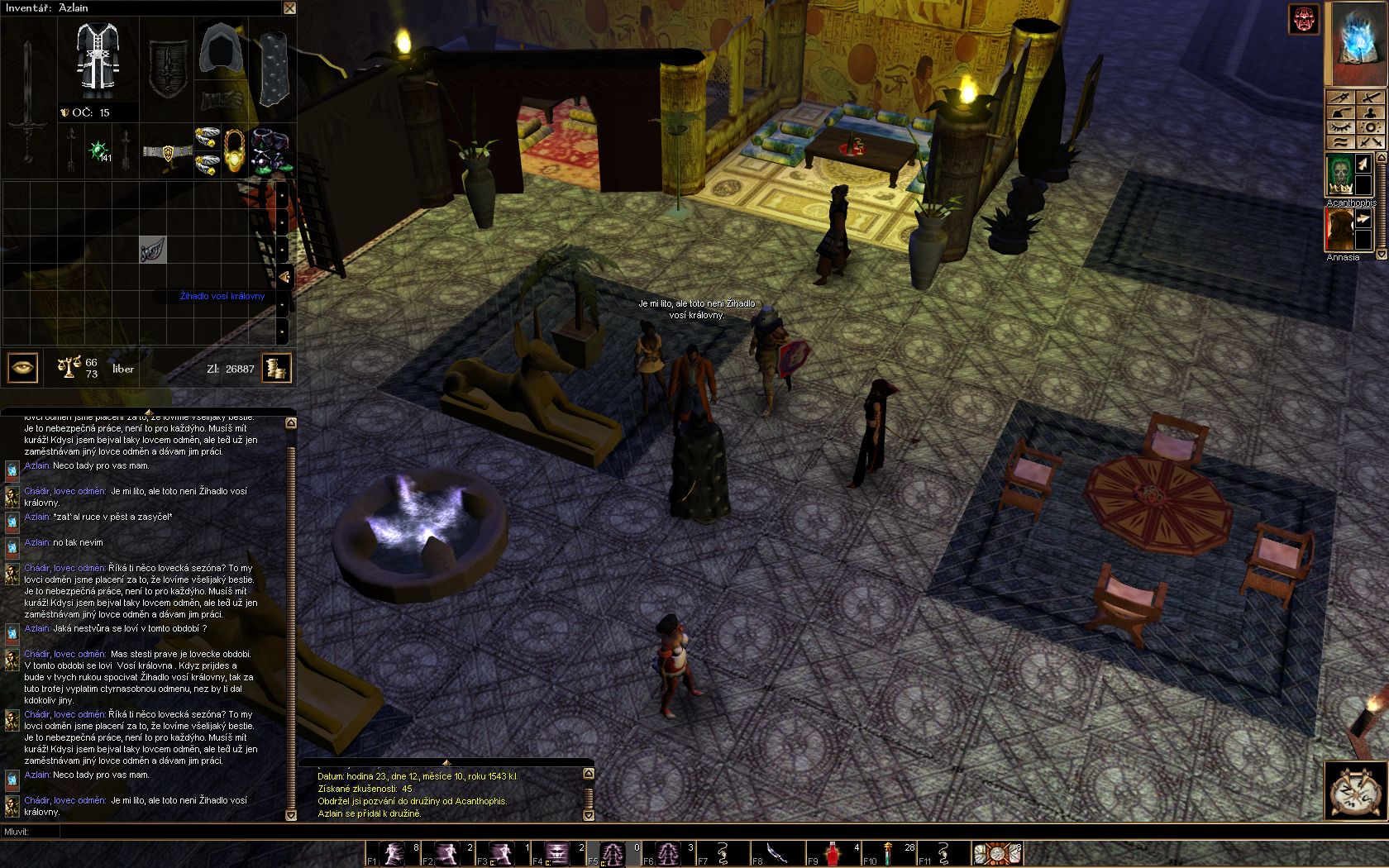Screen dimensions: 1389x868
Task: Select the equipped belt with gold shield buckle
Action: tap(166, 152)
